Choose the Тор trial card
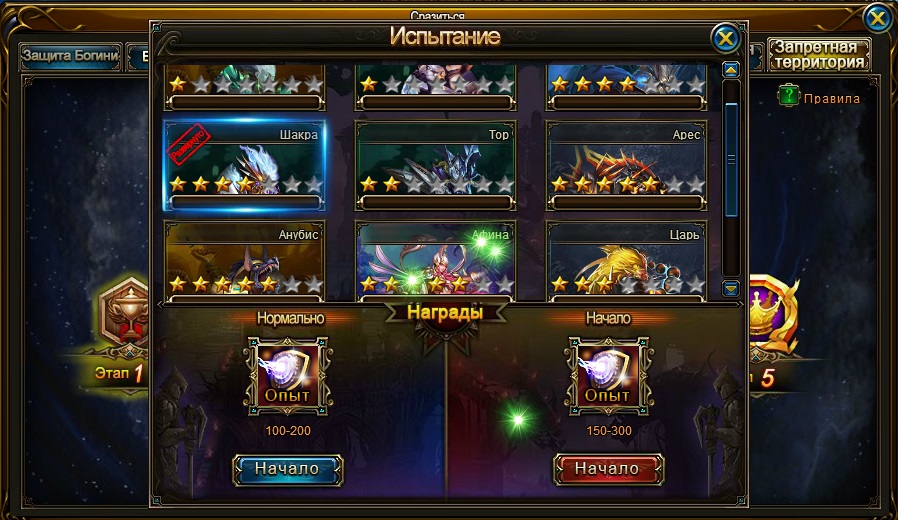 tap(435, 166)
